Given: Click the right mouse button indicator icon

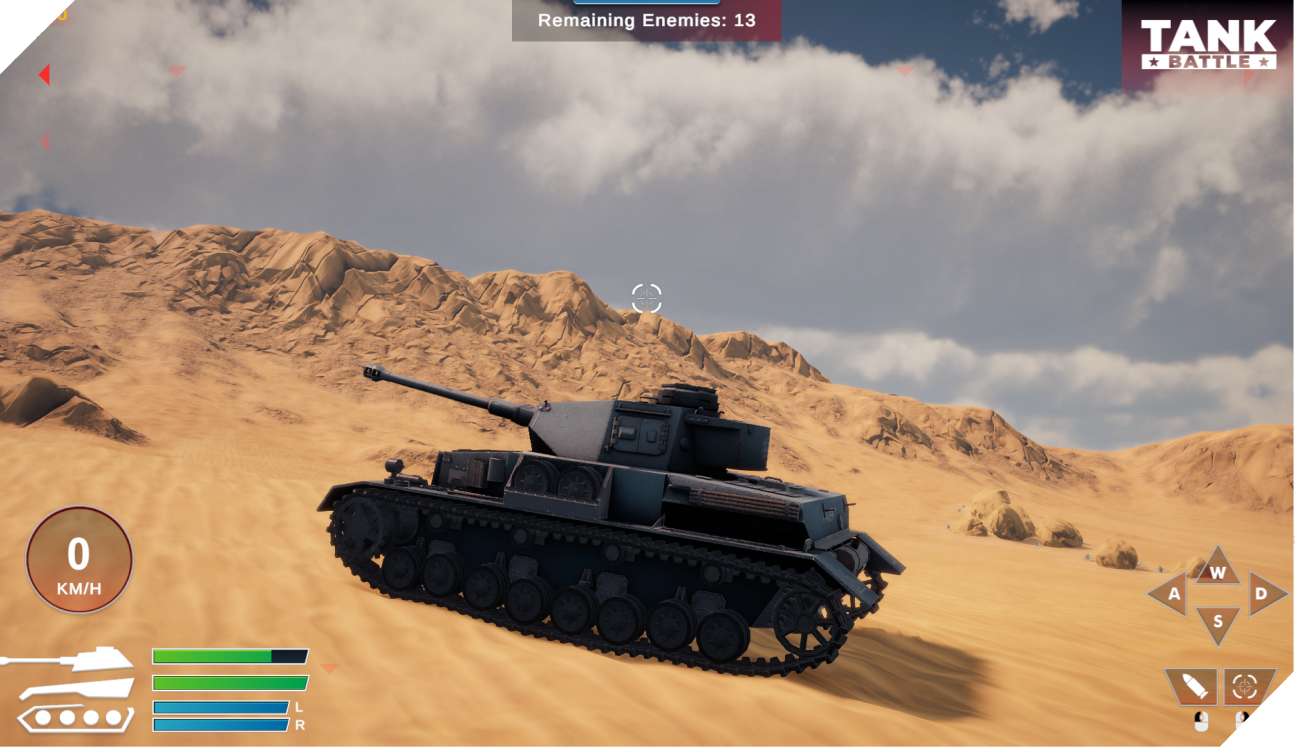Looking at the screenshot, I should [x=1243, y=723].
